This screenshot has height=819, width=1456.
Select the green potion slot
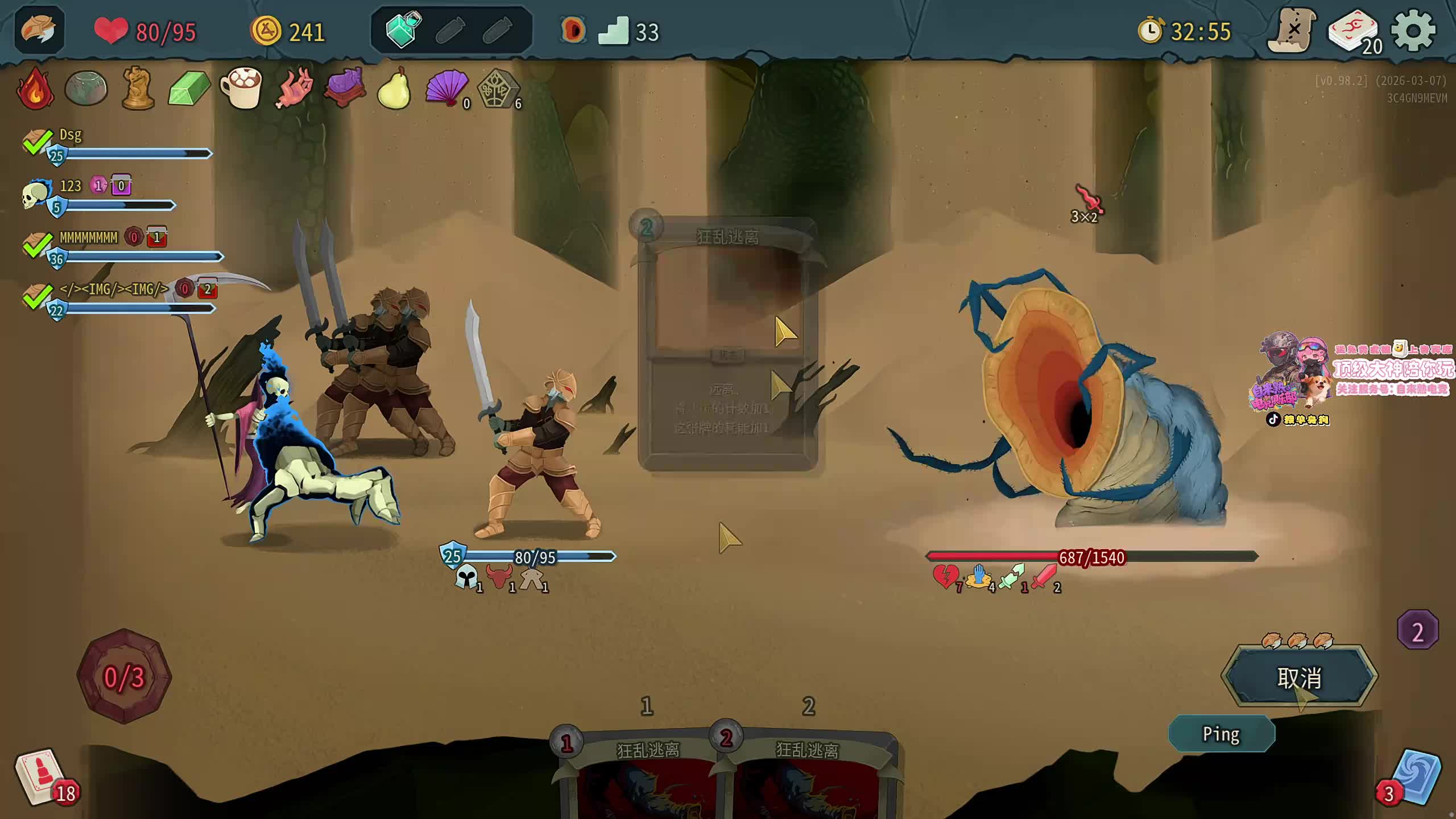(403, 30)
